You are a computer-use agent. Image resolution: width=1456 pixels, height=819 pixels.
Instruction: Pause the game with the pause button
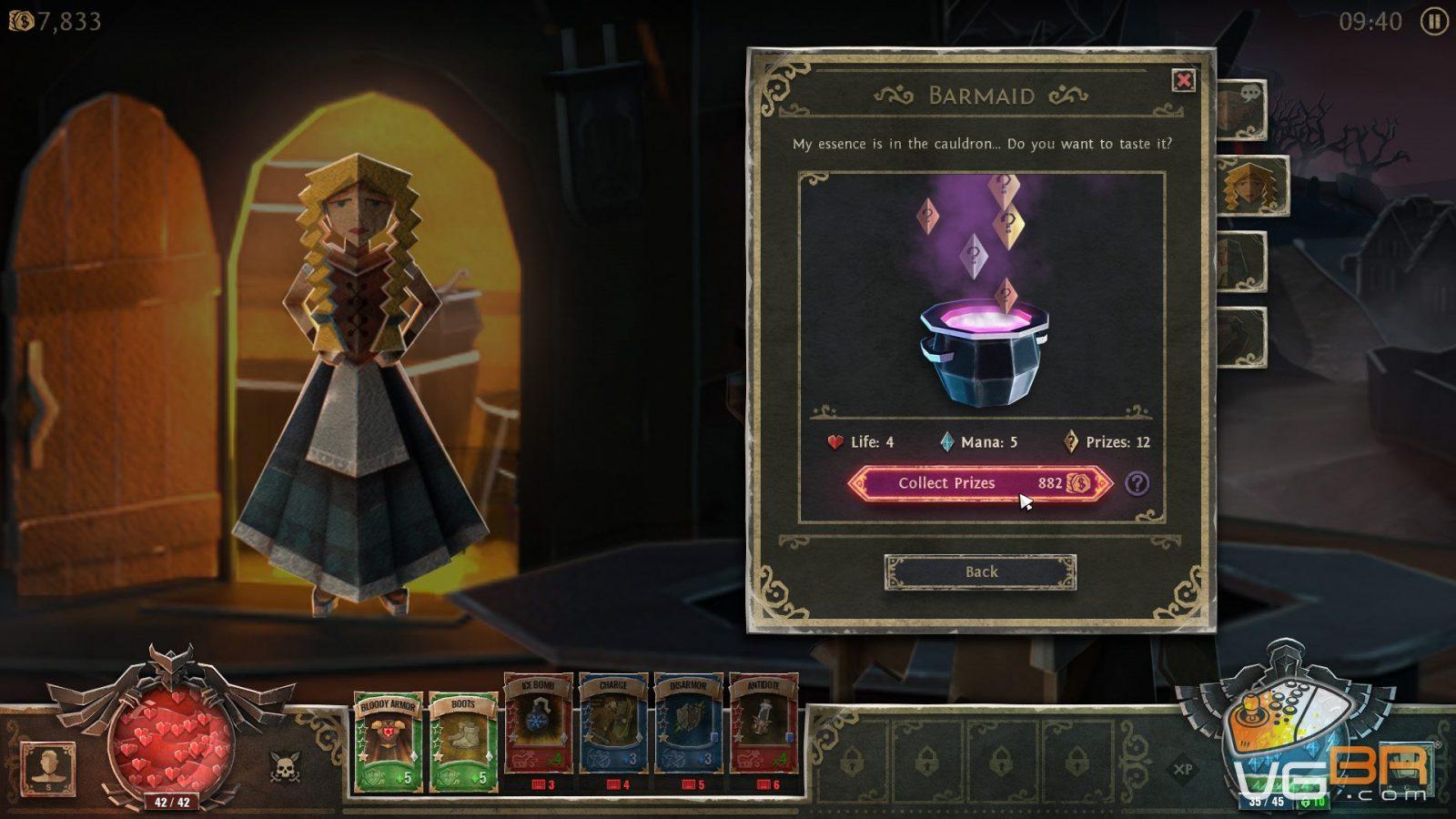click(x=1434, y=21)
